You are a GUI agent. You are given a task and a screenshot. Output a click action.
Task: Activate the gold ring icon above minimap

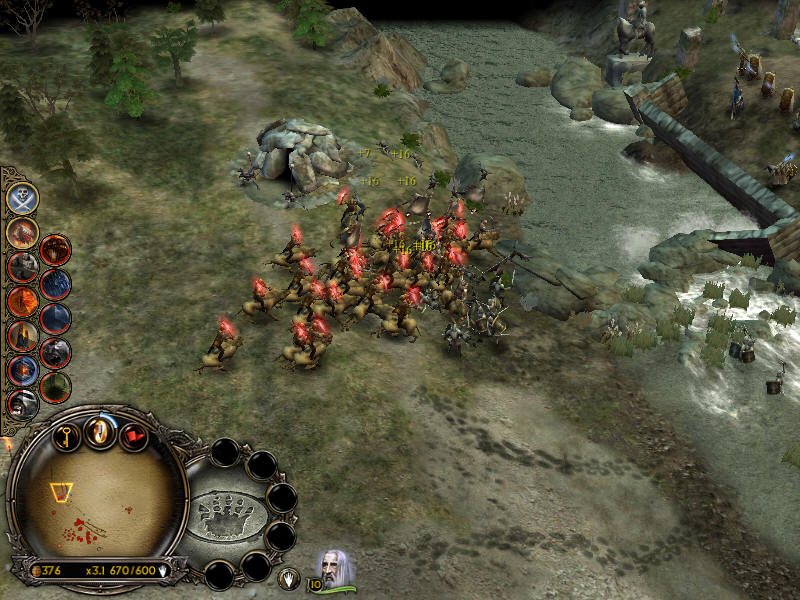pos(100,431)
